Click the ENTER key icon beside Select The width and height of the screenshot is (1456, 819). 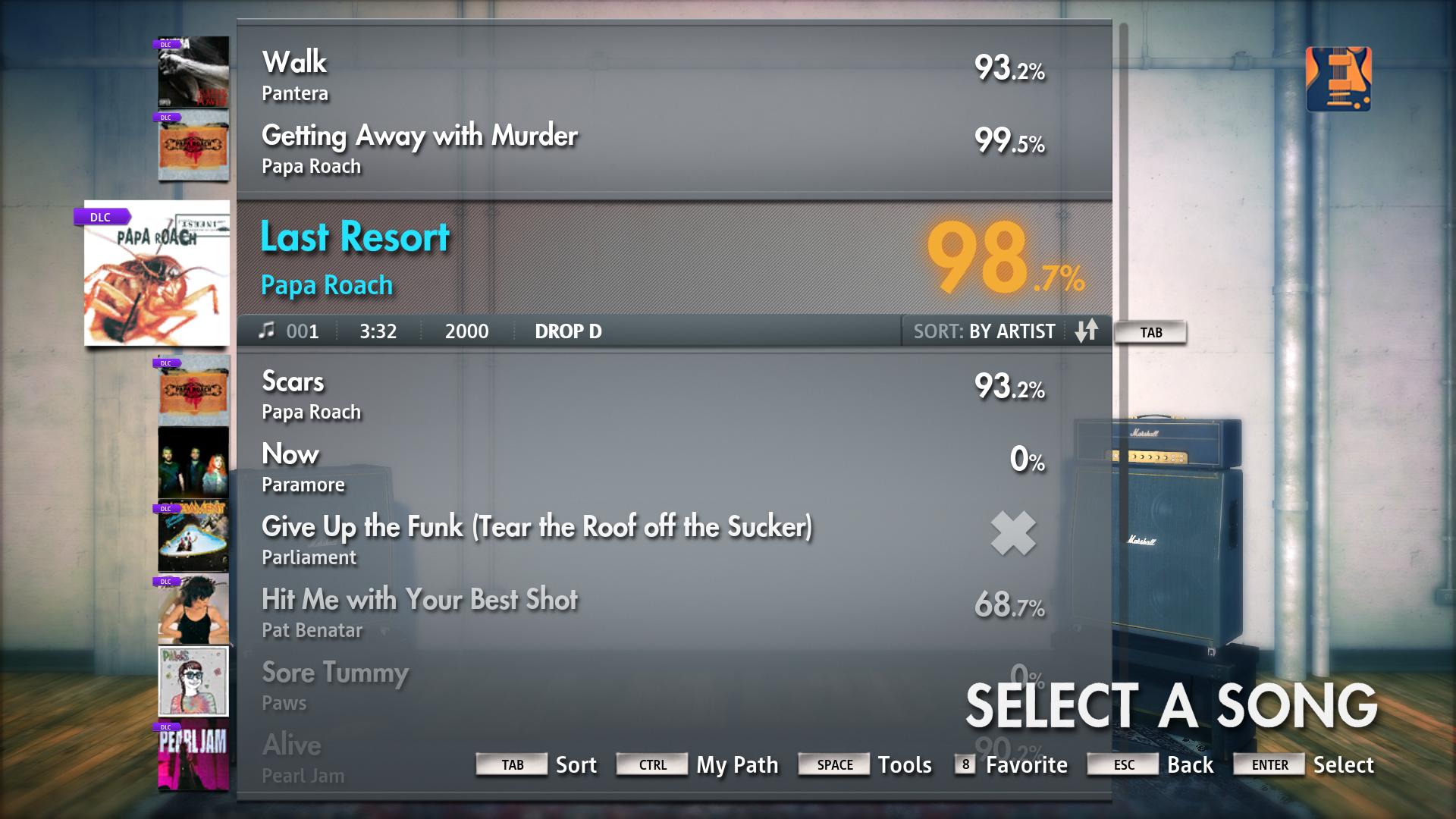[1268, 766]
